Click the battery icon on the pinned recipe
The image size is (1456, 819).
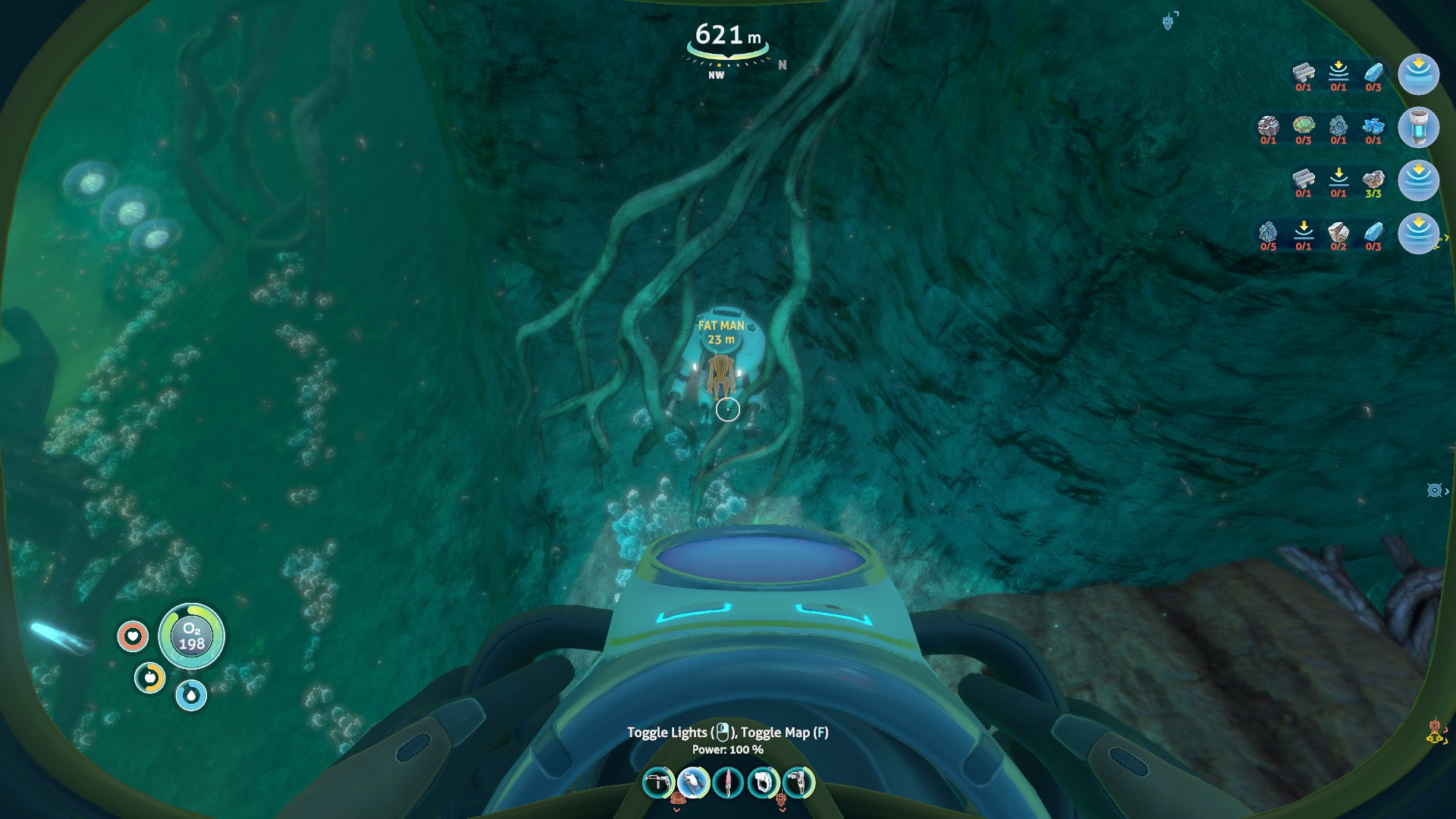click(1420, 128)
